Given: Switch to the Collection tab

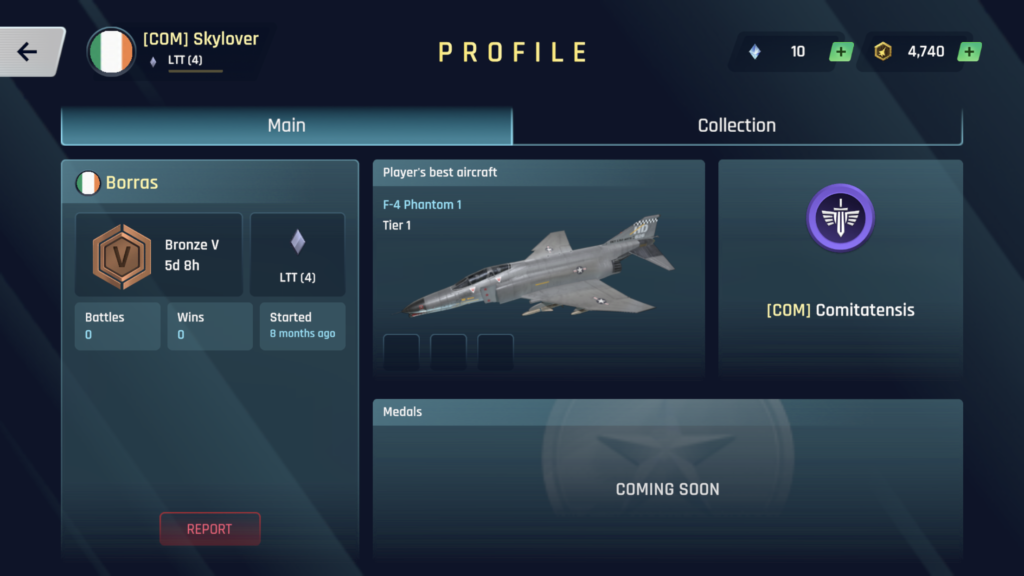Looking at the screenshot, I should (x=737, y=126).
